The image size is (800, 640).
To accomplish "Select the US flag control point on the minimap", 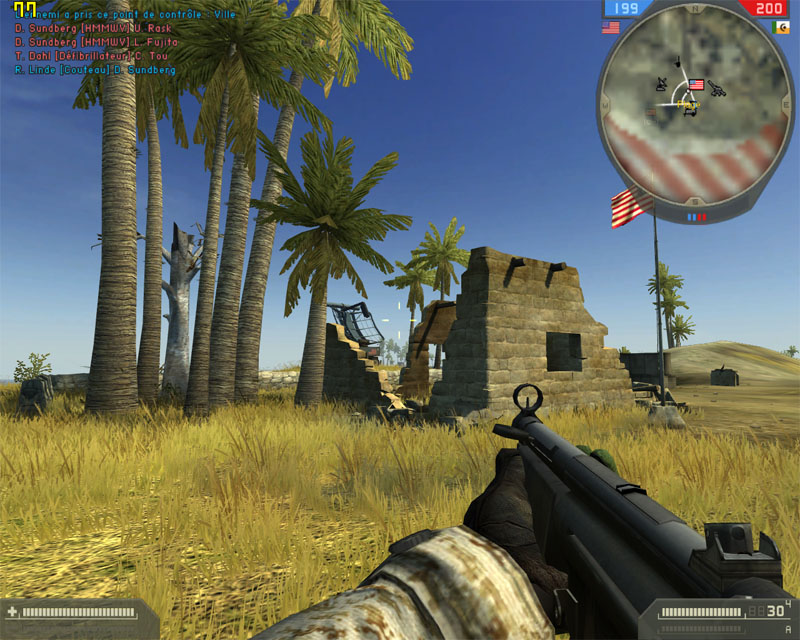I will 697,85.
